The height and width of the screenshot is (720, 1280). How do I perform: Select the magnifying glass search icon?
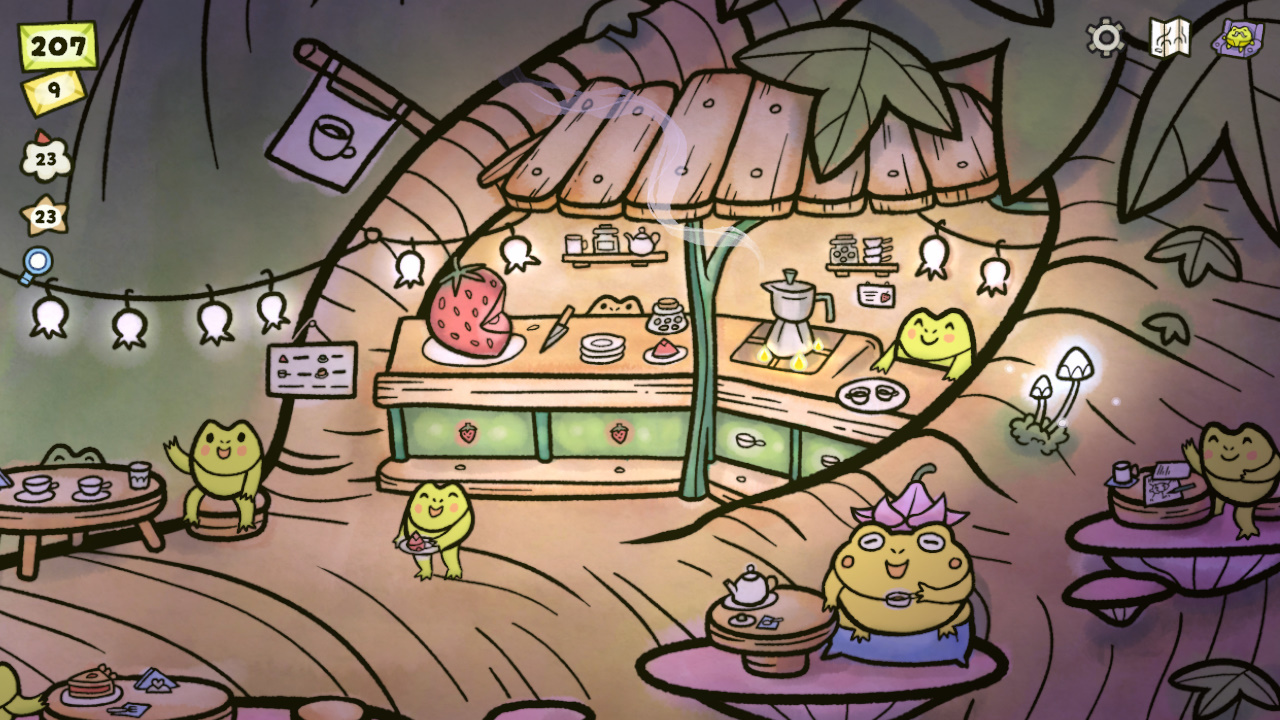click(37, 258)
